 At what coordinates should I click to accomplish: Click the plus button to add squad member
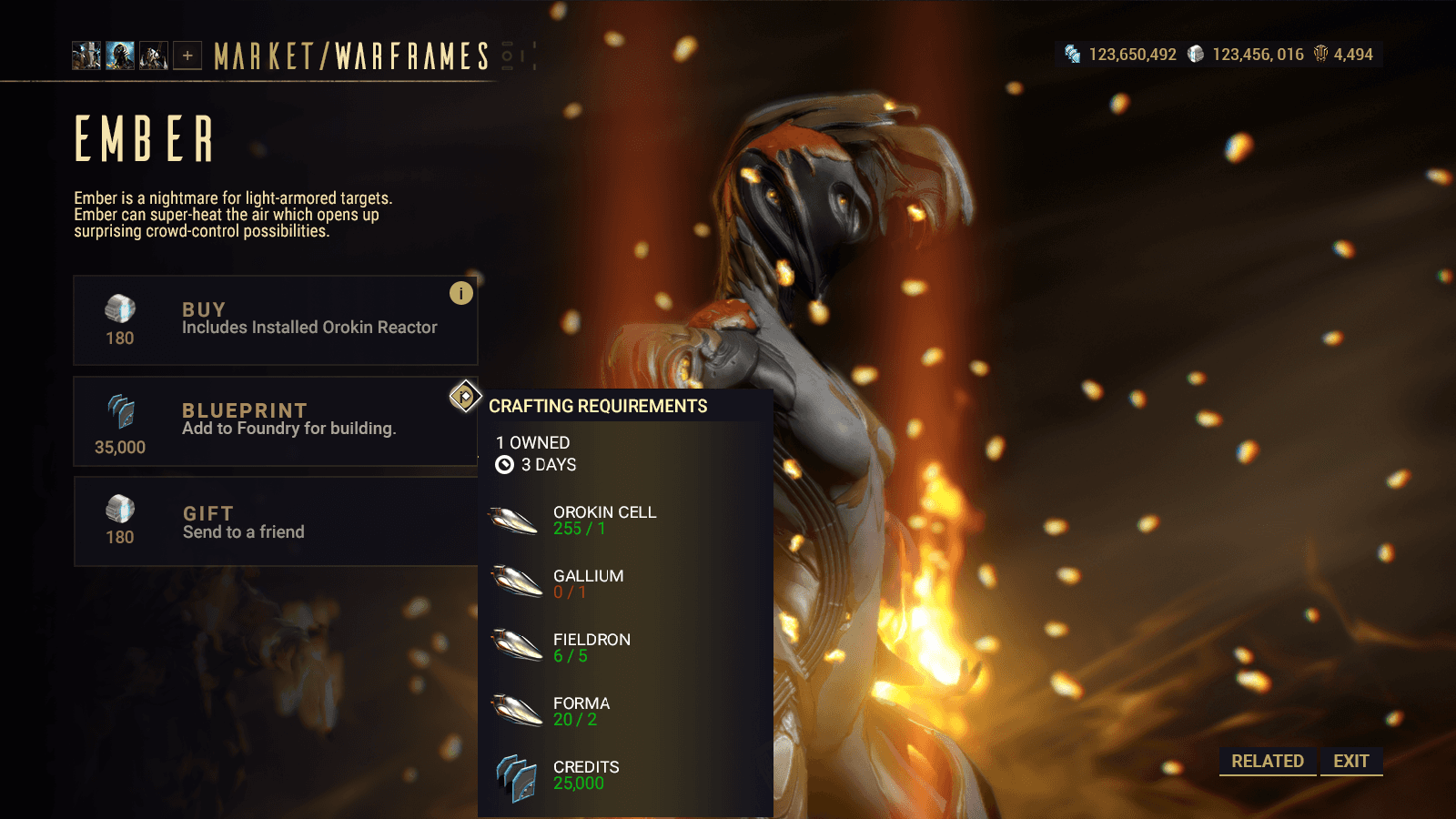[x=187, y=56]
